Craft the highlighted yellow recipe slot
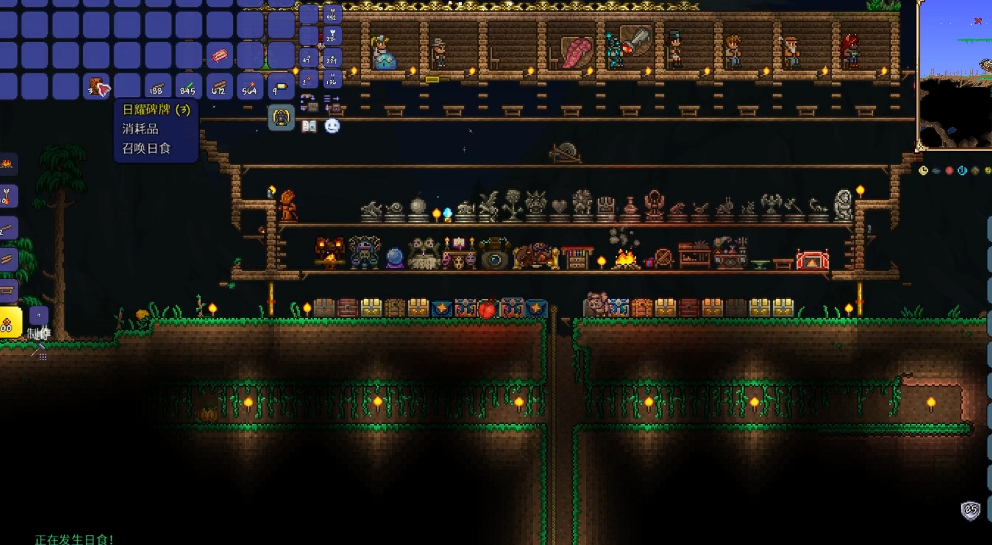 pyautogui.click(x=10, y=322)
